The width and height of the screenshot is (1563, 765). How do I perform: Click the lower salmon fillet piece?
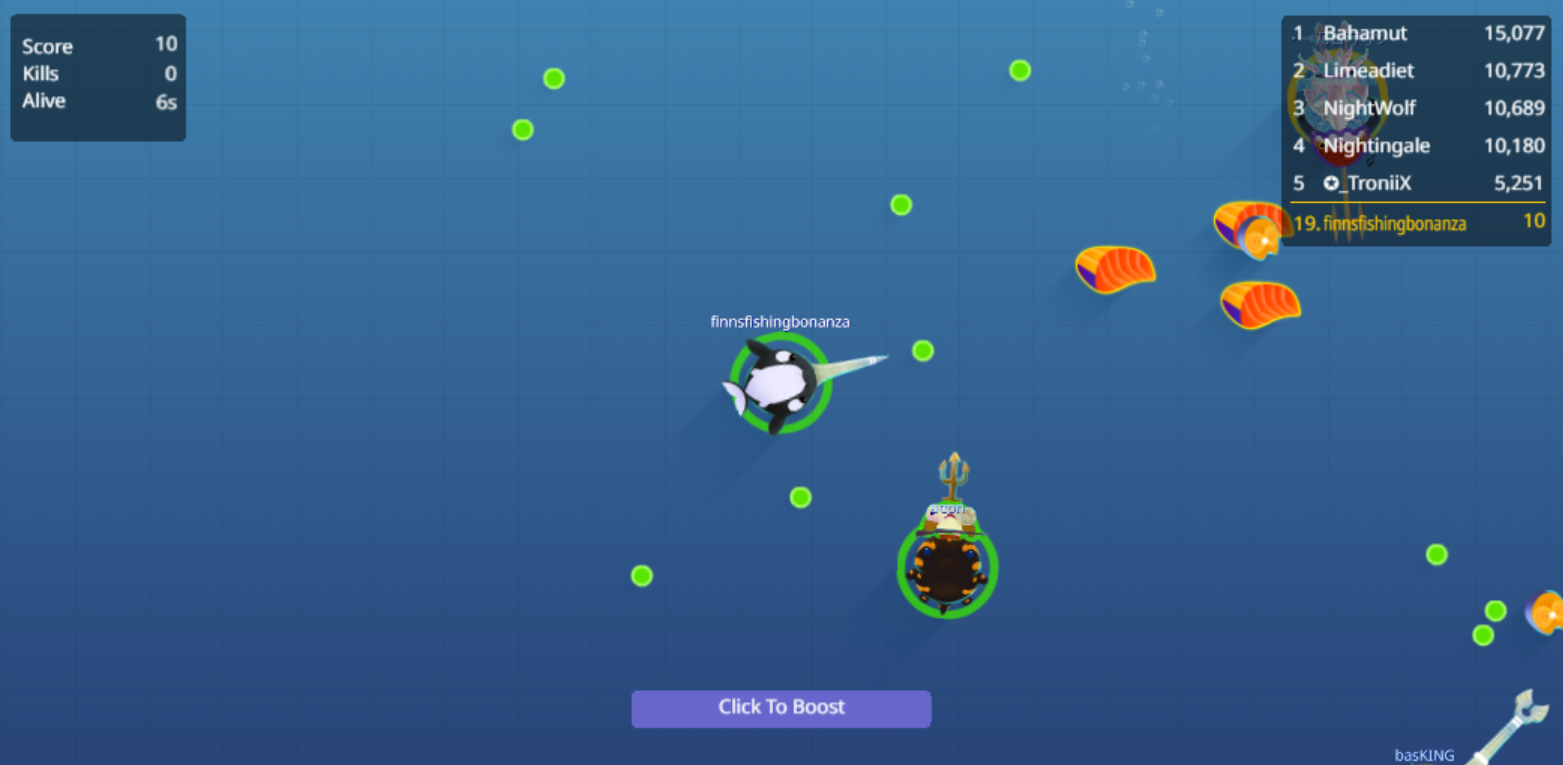pos(1260,305)
